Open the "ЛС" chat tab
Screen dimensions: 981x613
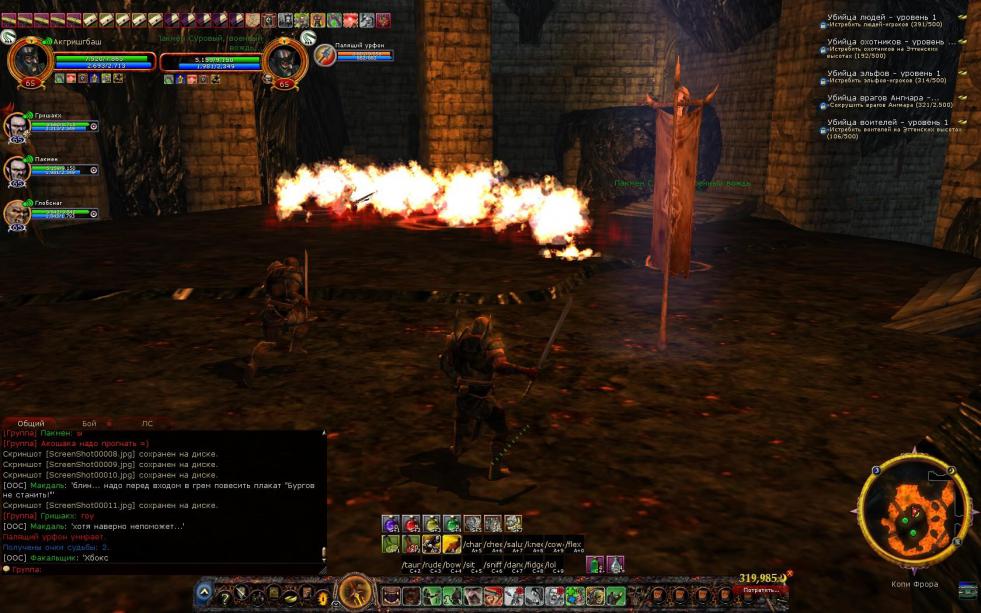coord(147,424)
